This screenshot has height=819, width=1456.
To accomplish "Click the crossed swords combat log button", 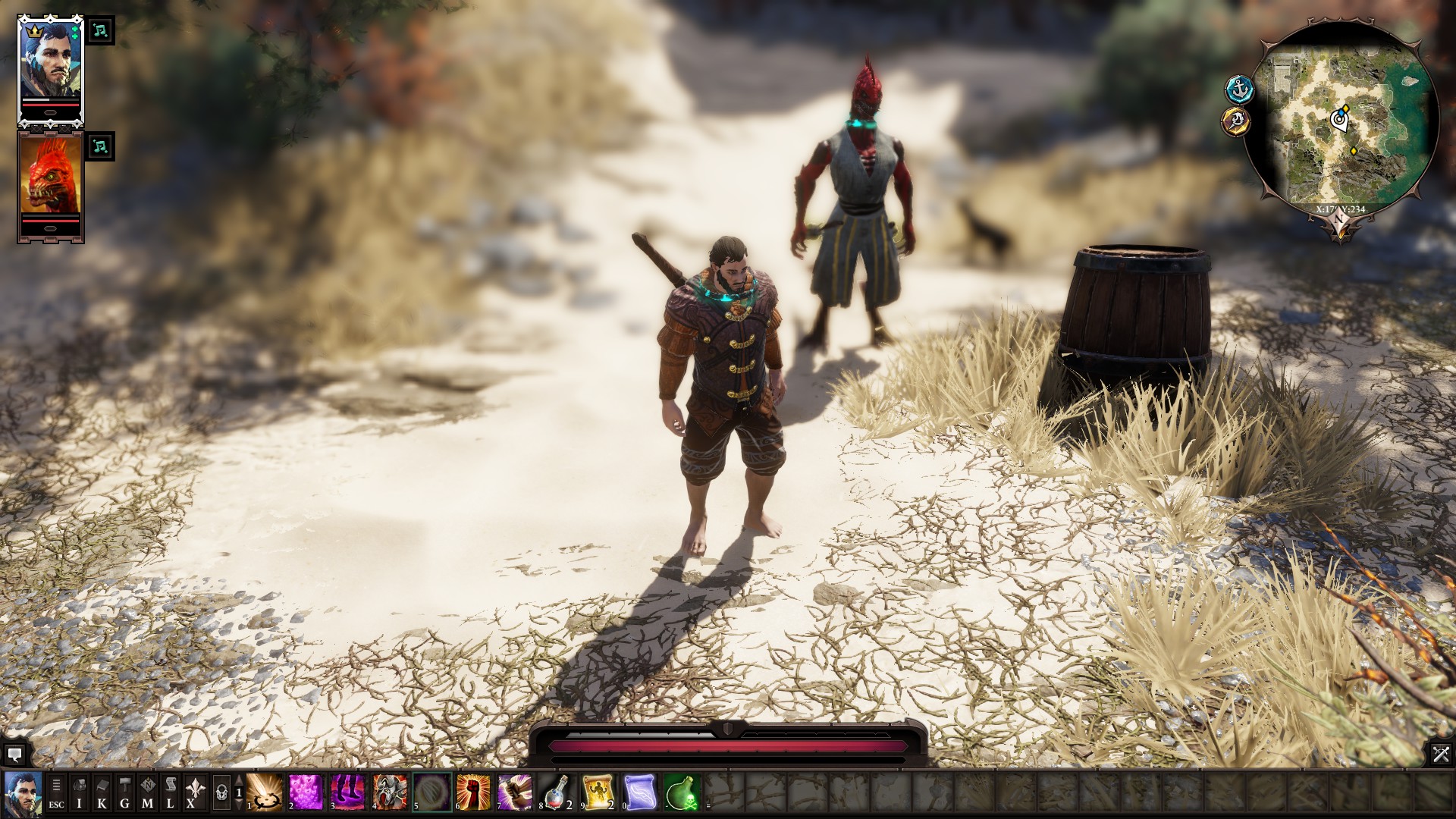I will 1441,754.
